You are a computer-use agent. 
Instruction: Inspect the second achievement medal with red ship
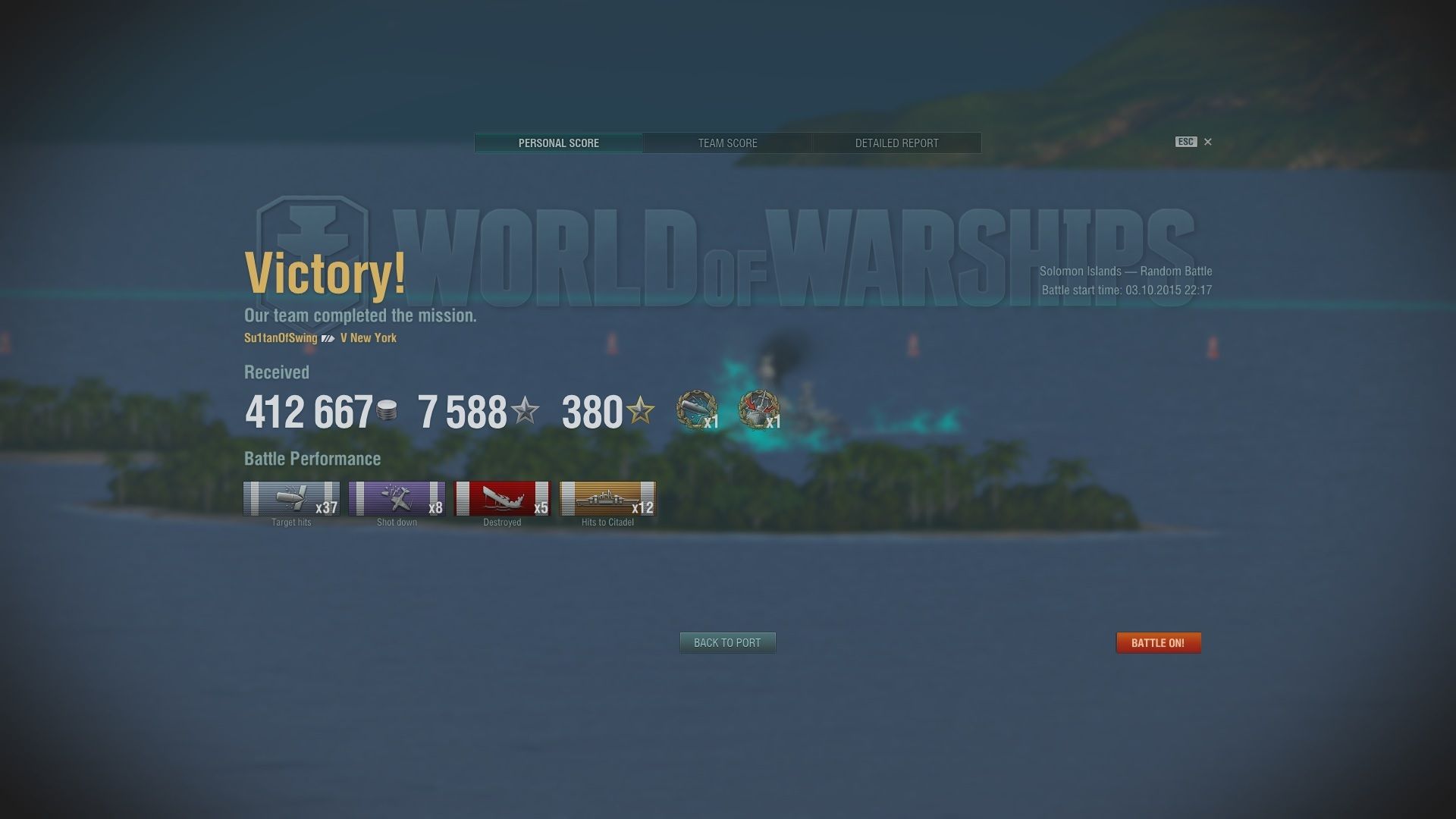point(758,410)
